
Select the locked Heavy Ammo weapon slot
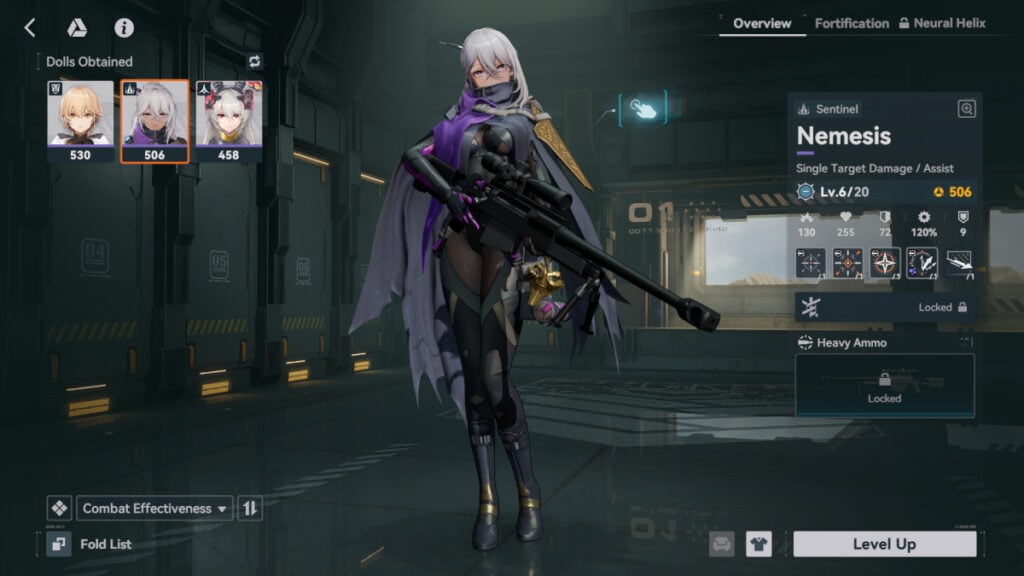click(x=884, y=385)
